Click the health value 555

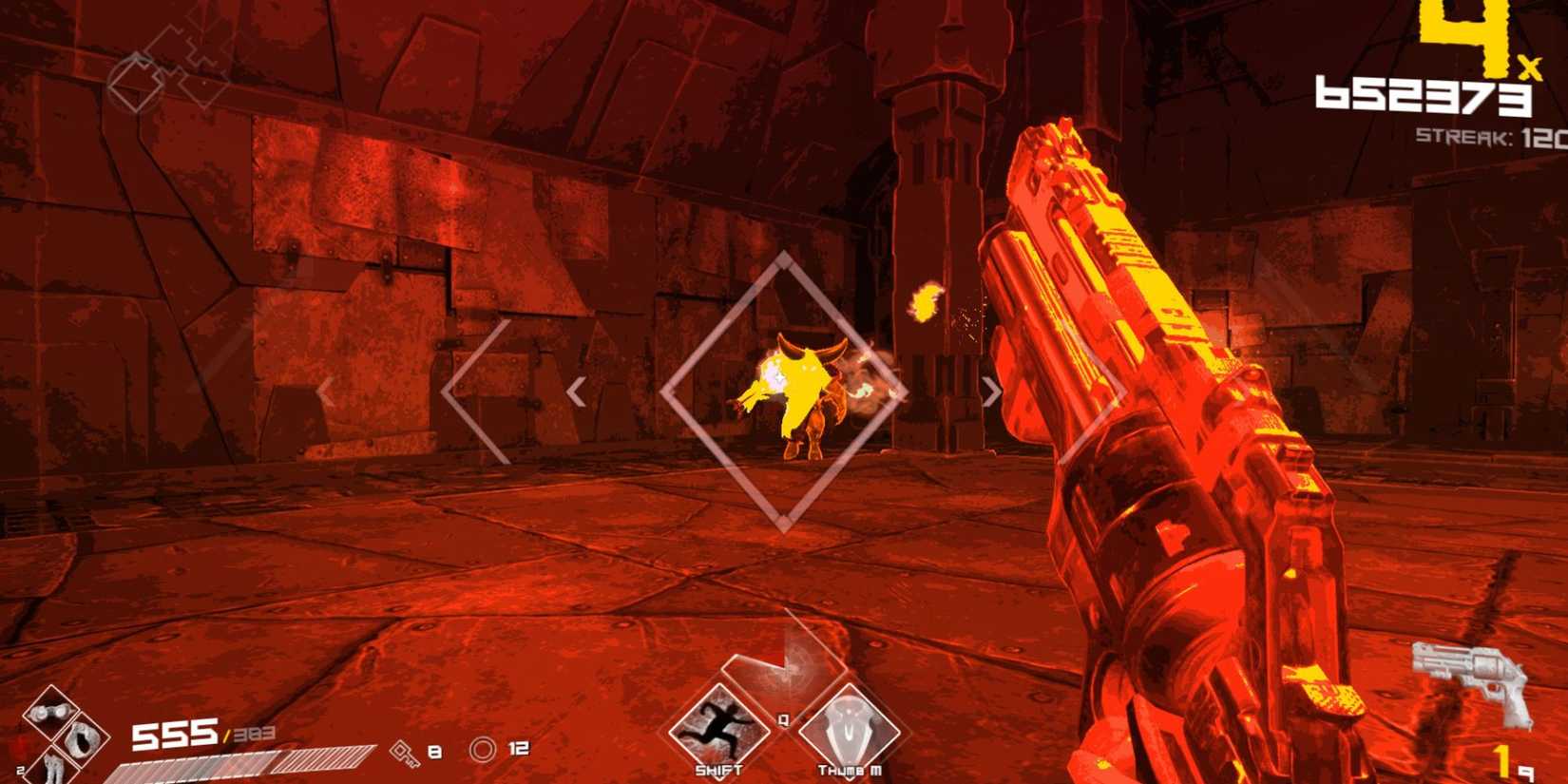[x=174, y=734]
